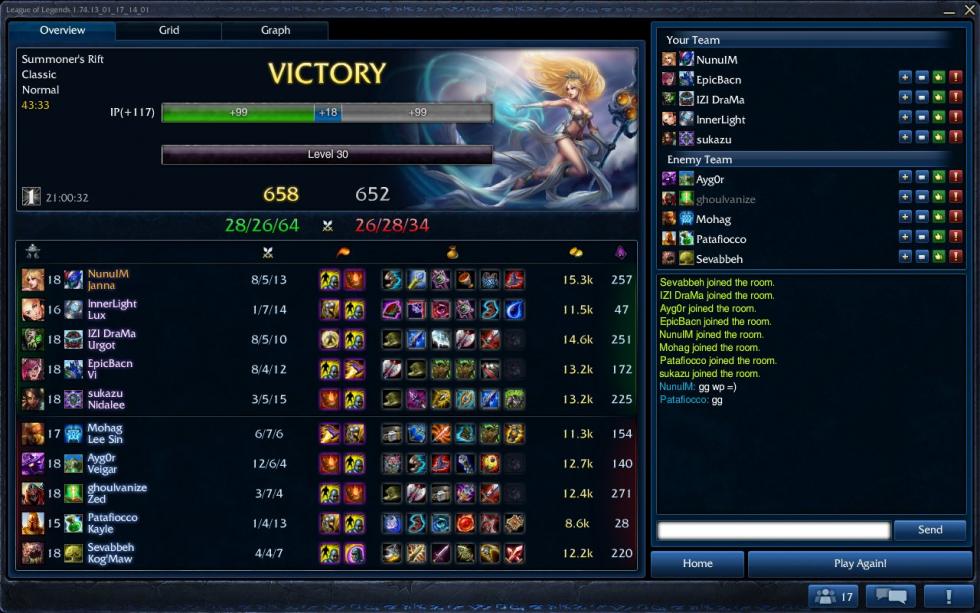Send the chat message
The width and height of the screenshot is (980, 613).
click(x=929, y=530)
